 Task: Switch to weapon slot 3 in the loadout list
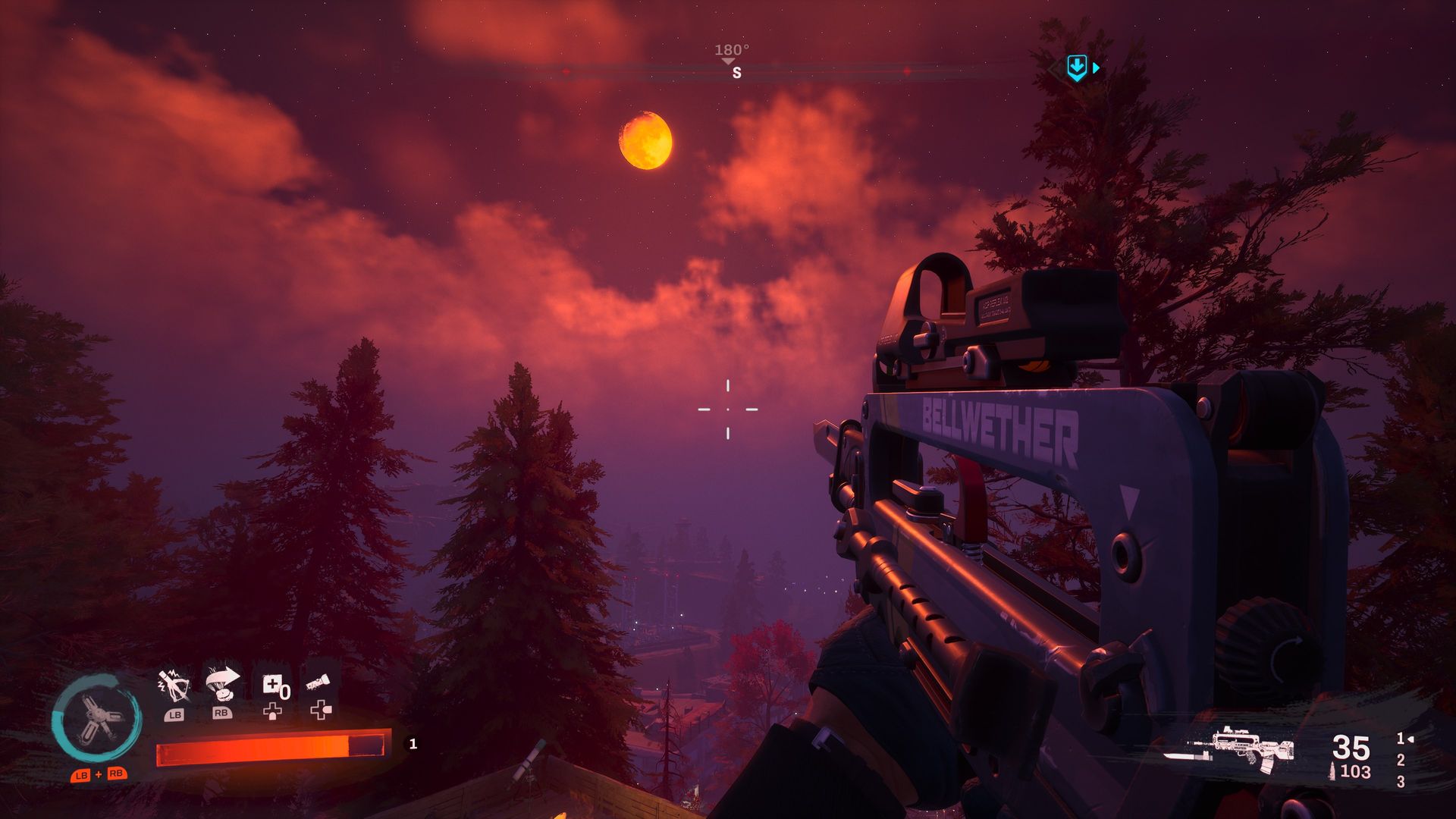pos(1401,781)
